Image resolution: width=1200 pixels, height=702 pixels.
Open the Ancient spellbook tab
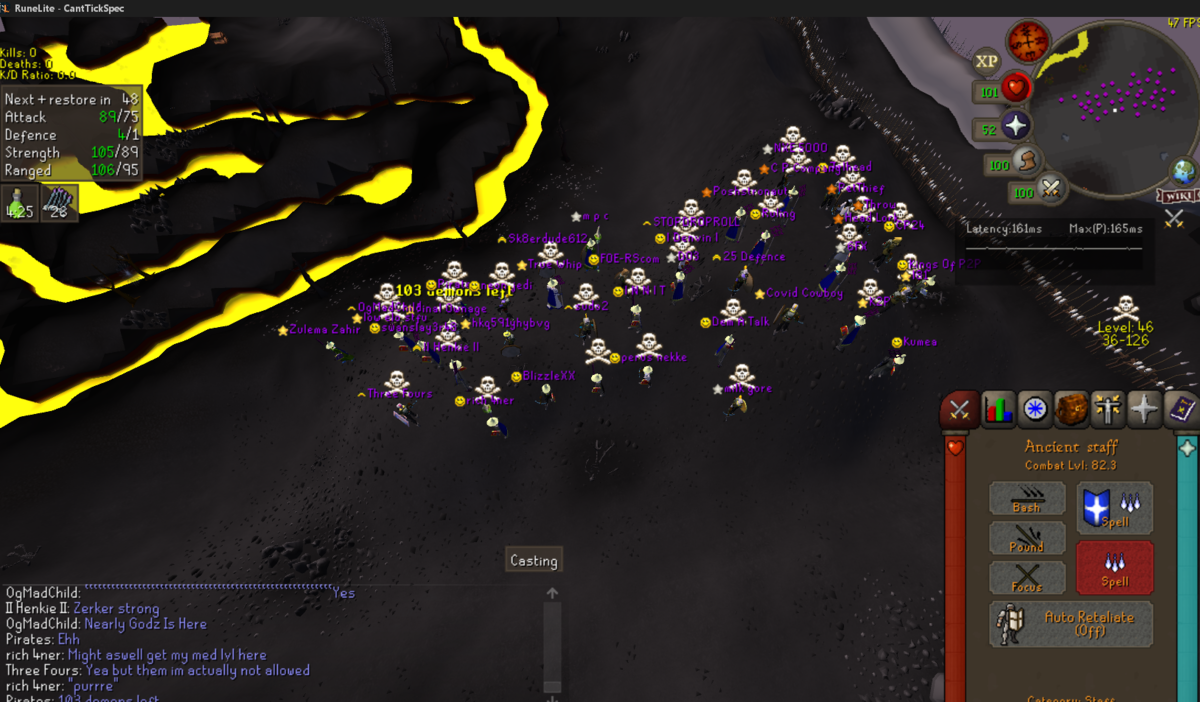click(1182, 409)
